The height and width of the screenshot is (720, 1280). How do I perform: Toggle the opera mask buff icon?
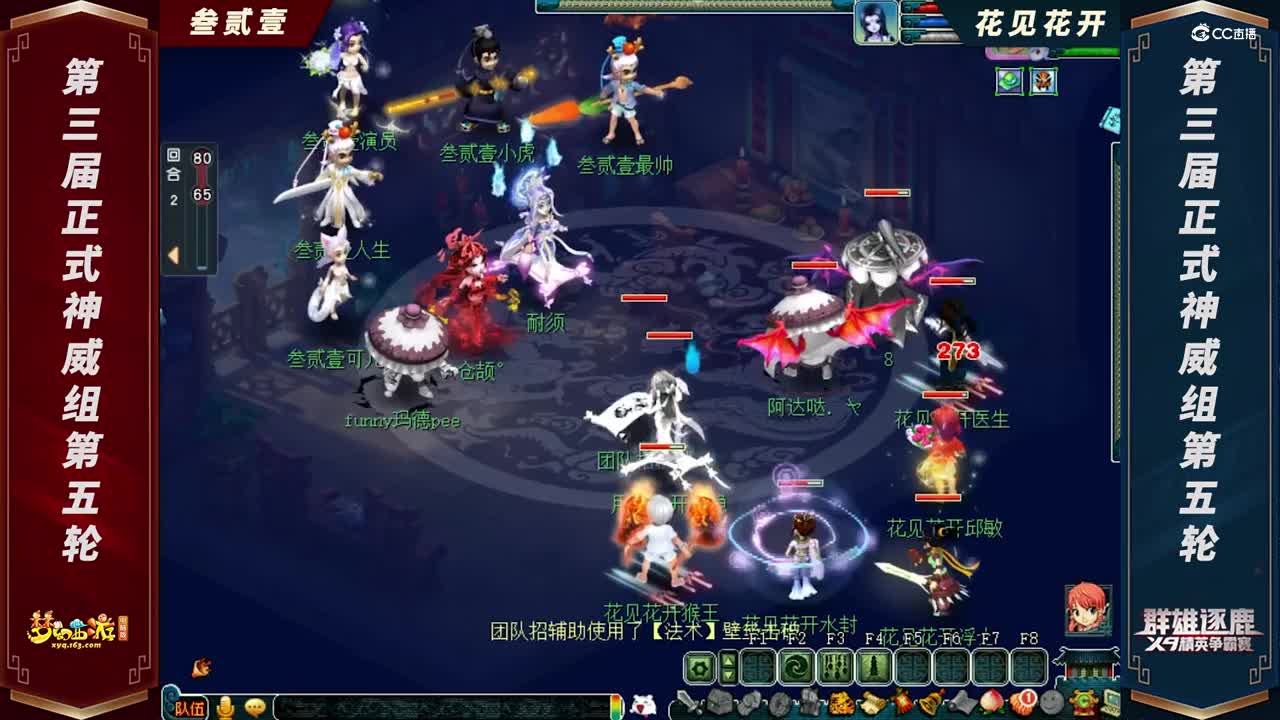pos(1043,80)
